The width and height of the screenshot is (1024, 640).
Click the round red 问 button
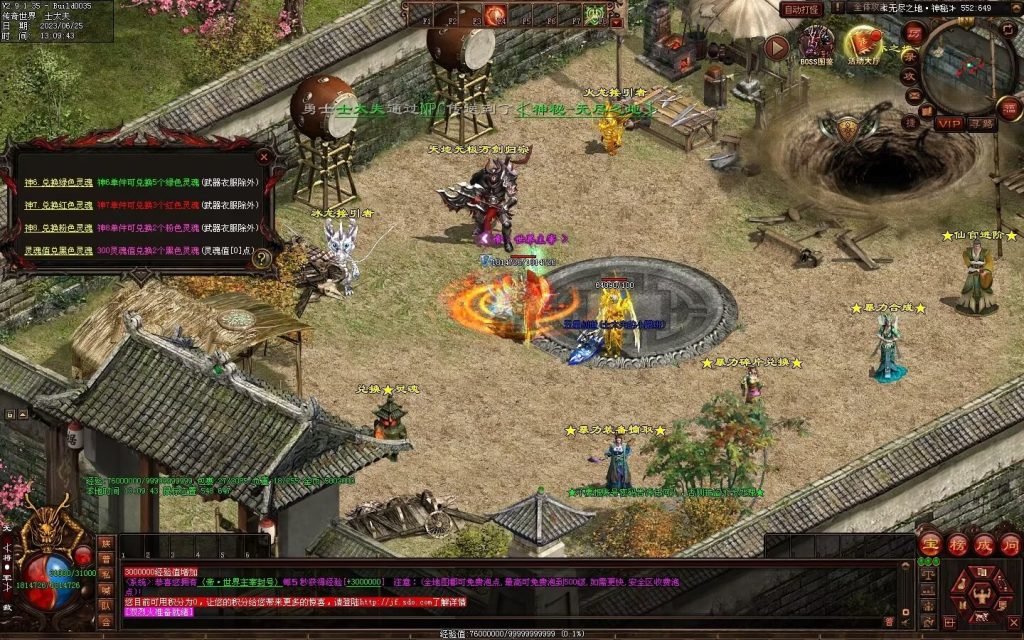click(1010, 546)
